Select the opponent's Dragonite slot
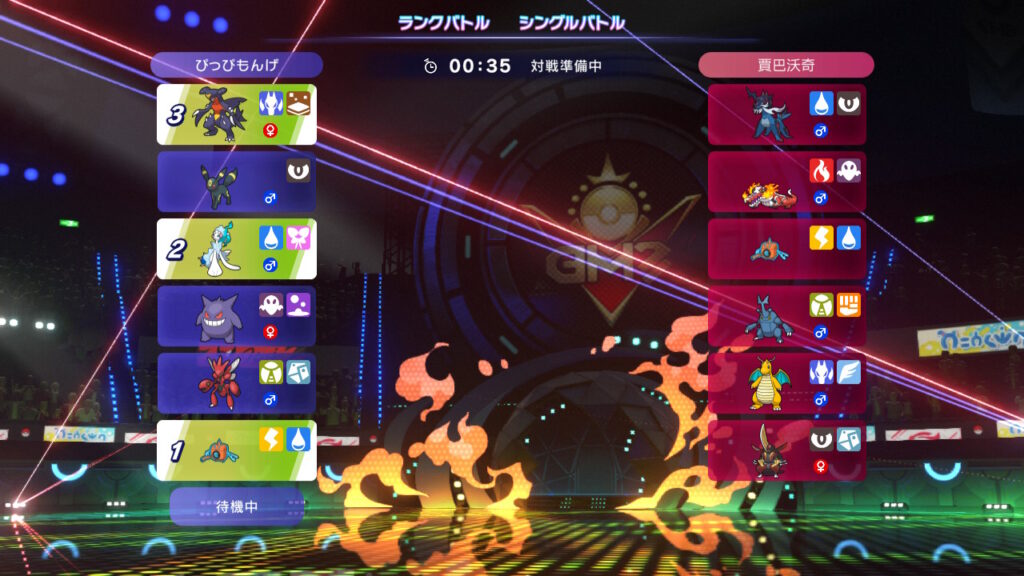1024x576 pixels. coord(787,383)
